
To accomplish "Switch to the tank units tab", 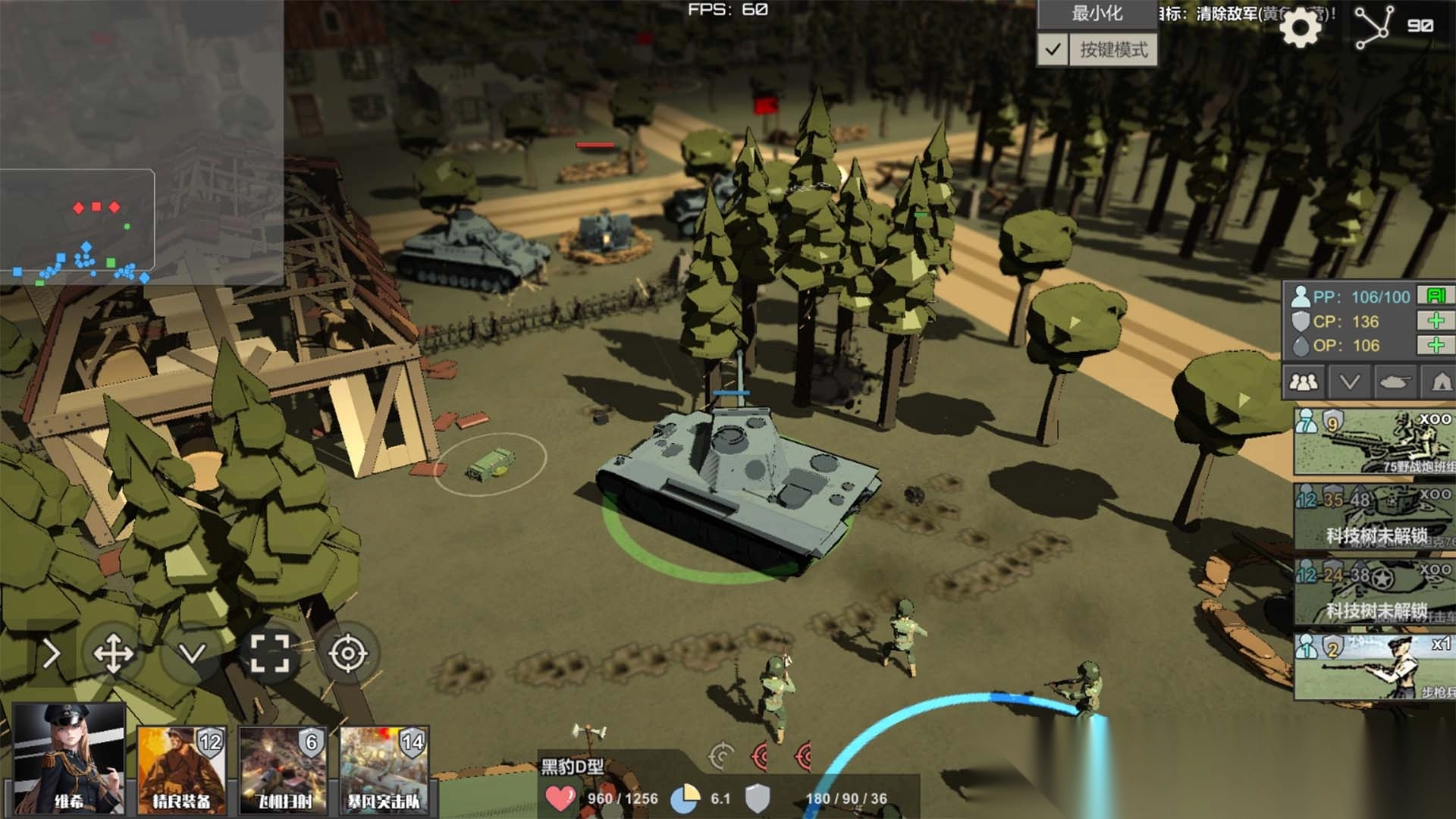I will click(1395, 382).
